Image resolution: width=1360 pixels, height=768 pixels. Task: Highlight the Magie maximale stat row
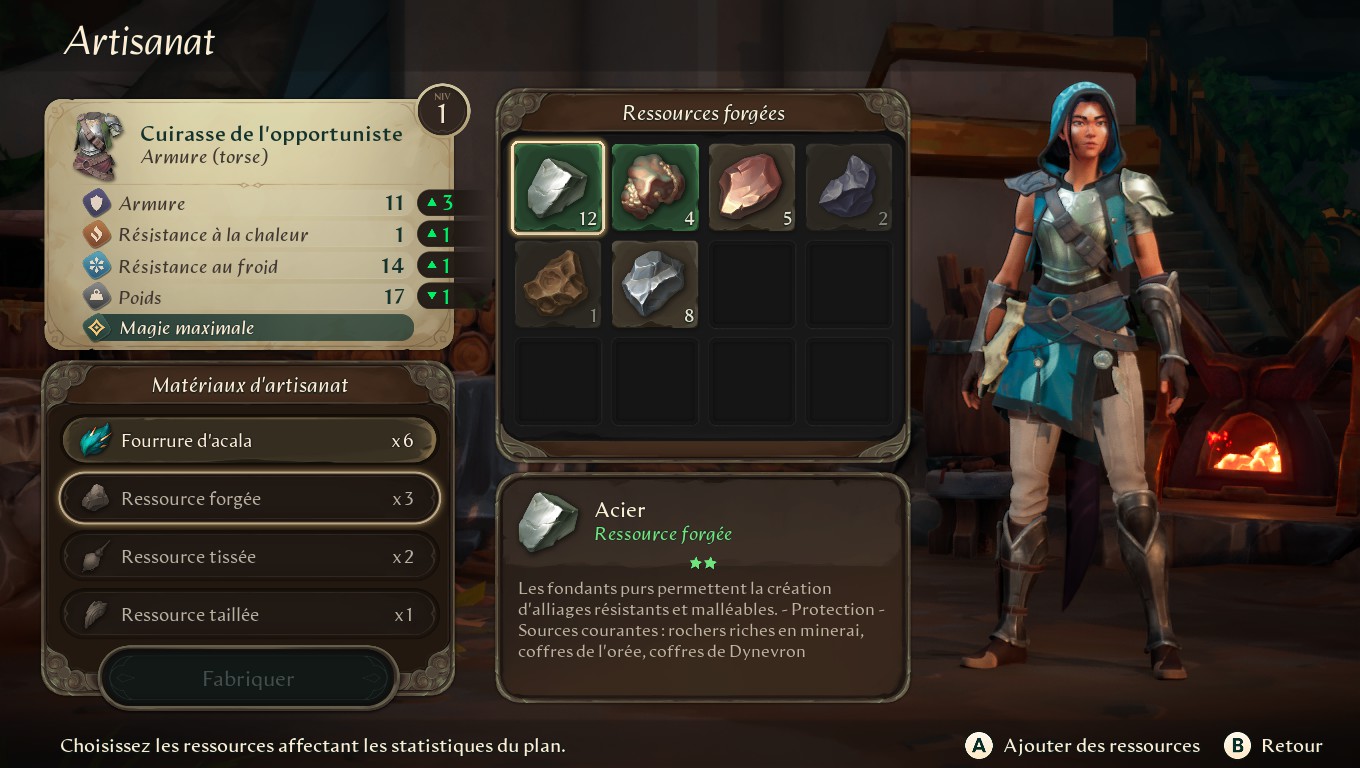pos(248,328)
